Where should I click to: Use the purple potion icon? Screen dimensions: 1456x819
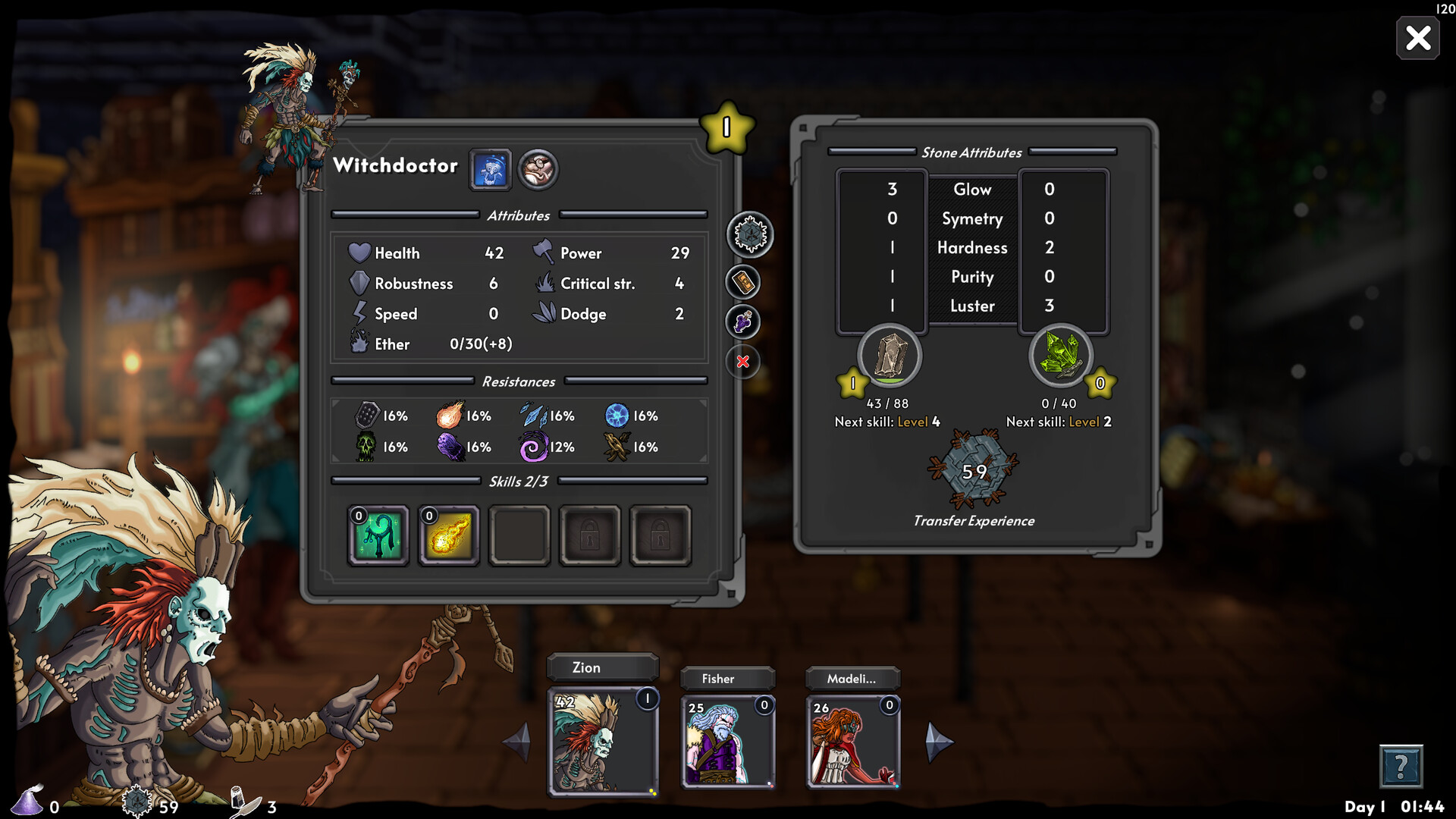[742, 322]
